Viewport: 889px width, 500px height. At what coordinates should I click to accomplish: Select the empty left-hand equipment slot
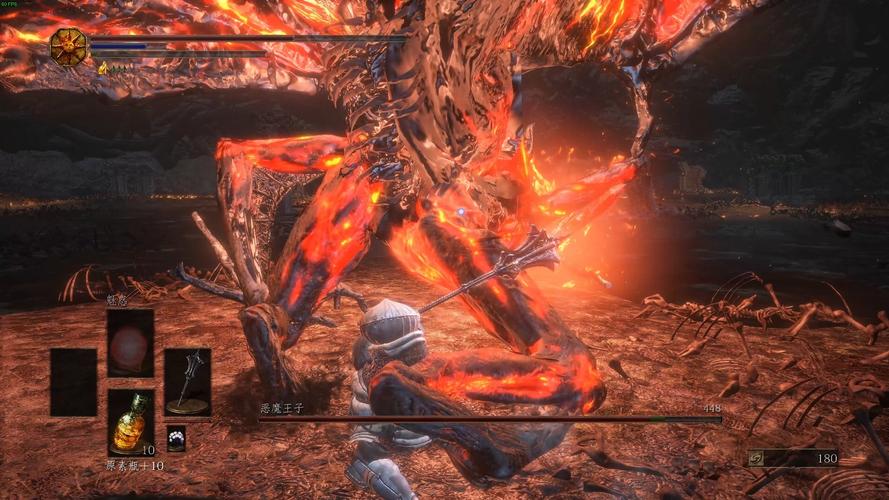tap(74, 381)
